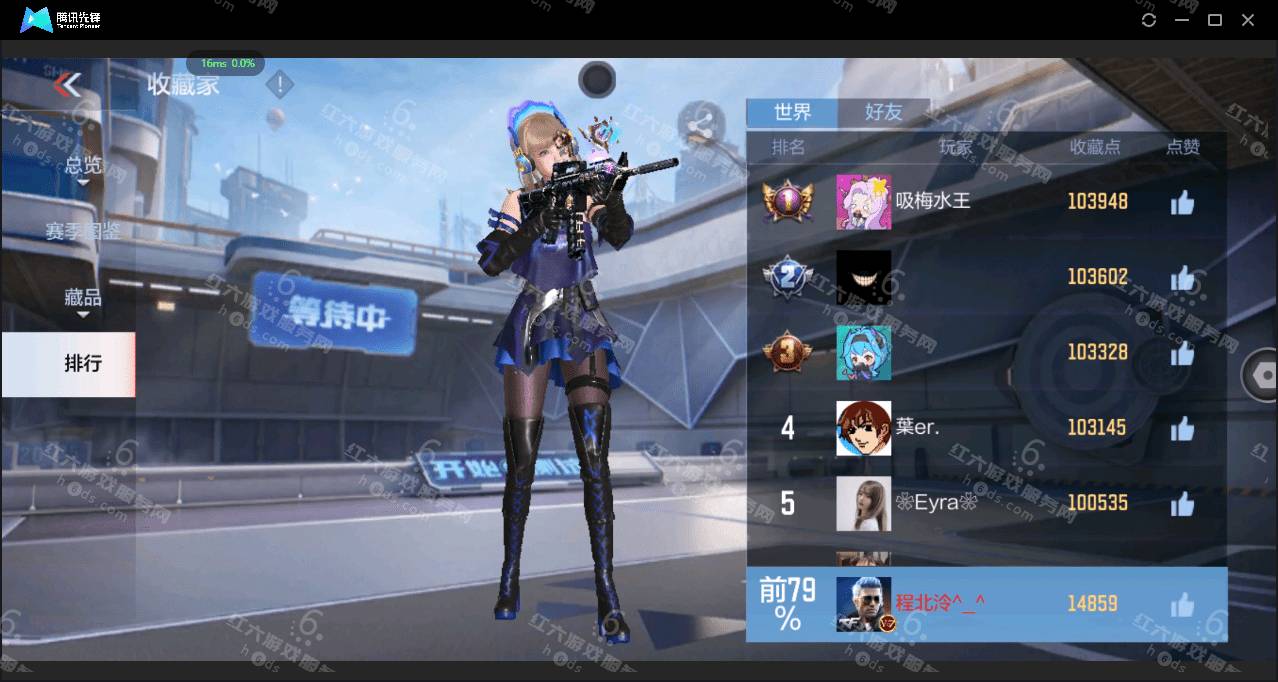The height and width of the screenshot is (682, 1278).
Task: Select the rank 3 blue-haired avatar
Action: [x=863, y=352]
